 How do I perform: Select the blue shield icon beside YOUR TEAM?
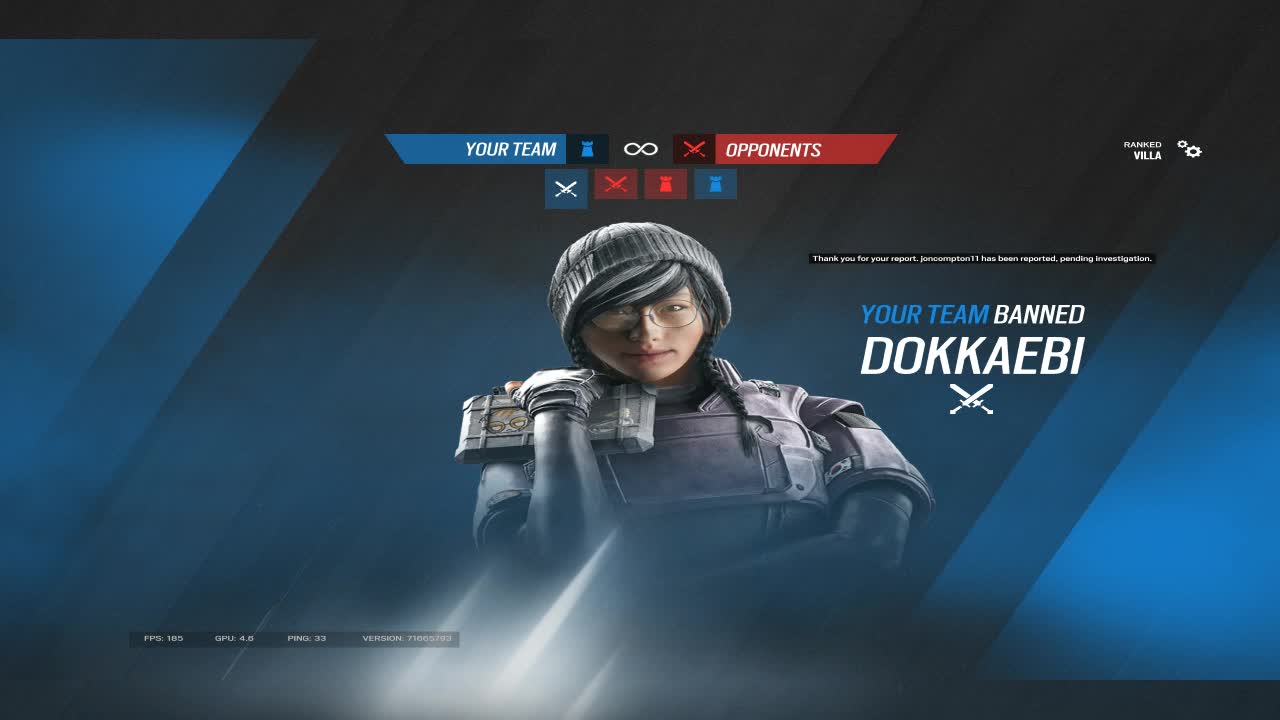(588, 148)
